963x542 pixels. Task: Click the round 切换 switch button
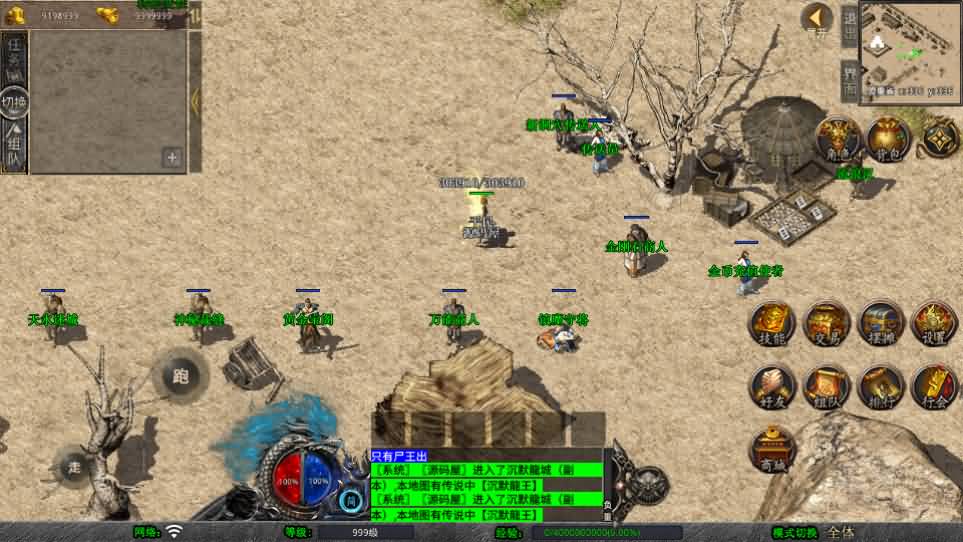click(x=14, y=101)
